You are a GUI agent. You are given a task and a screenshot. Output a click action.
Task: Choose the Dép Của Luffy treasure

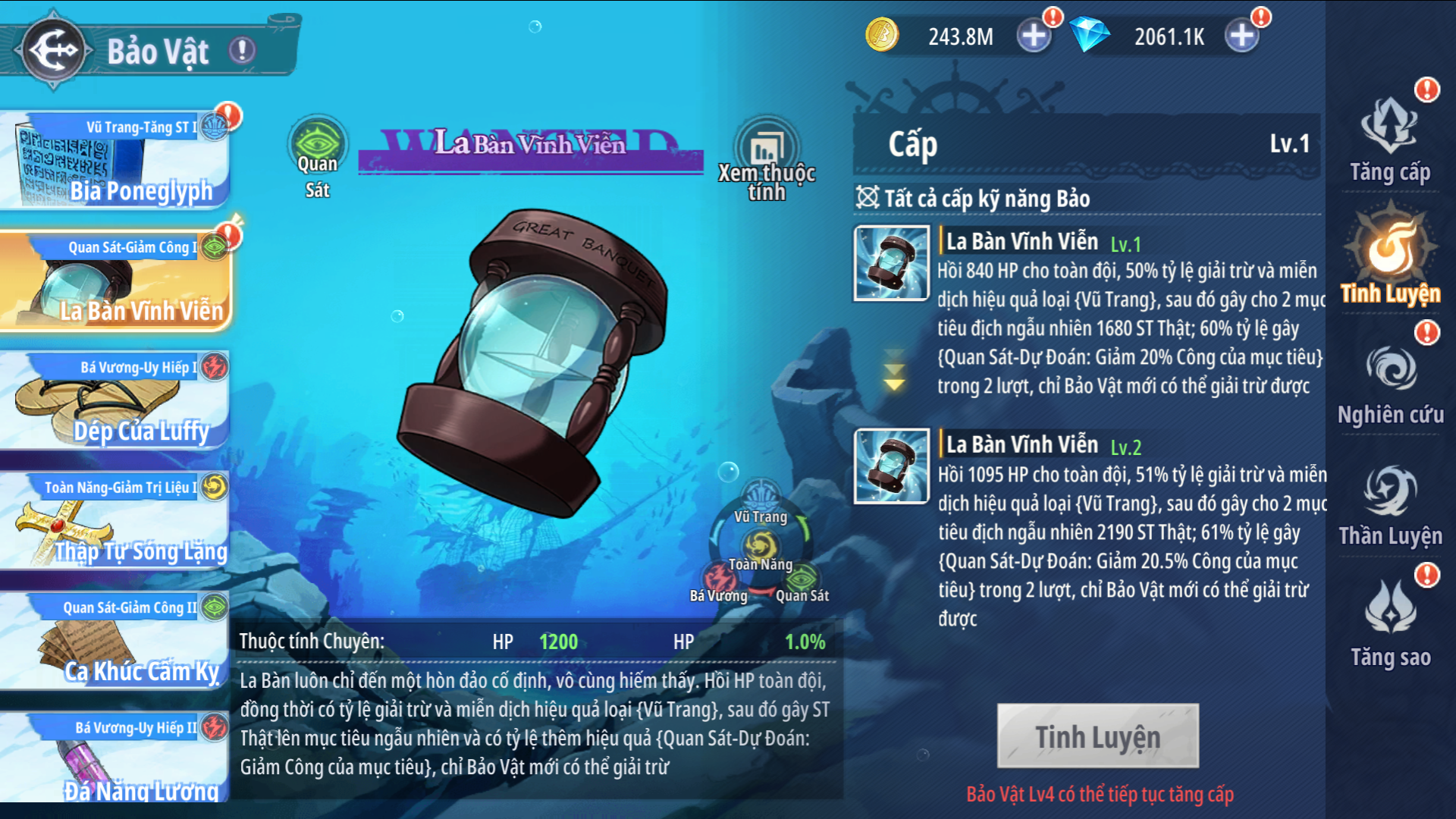(x=114, y=403)
